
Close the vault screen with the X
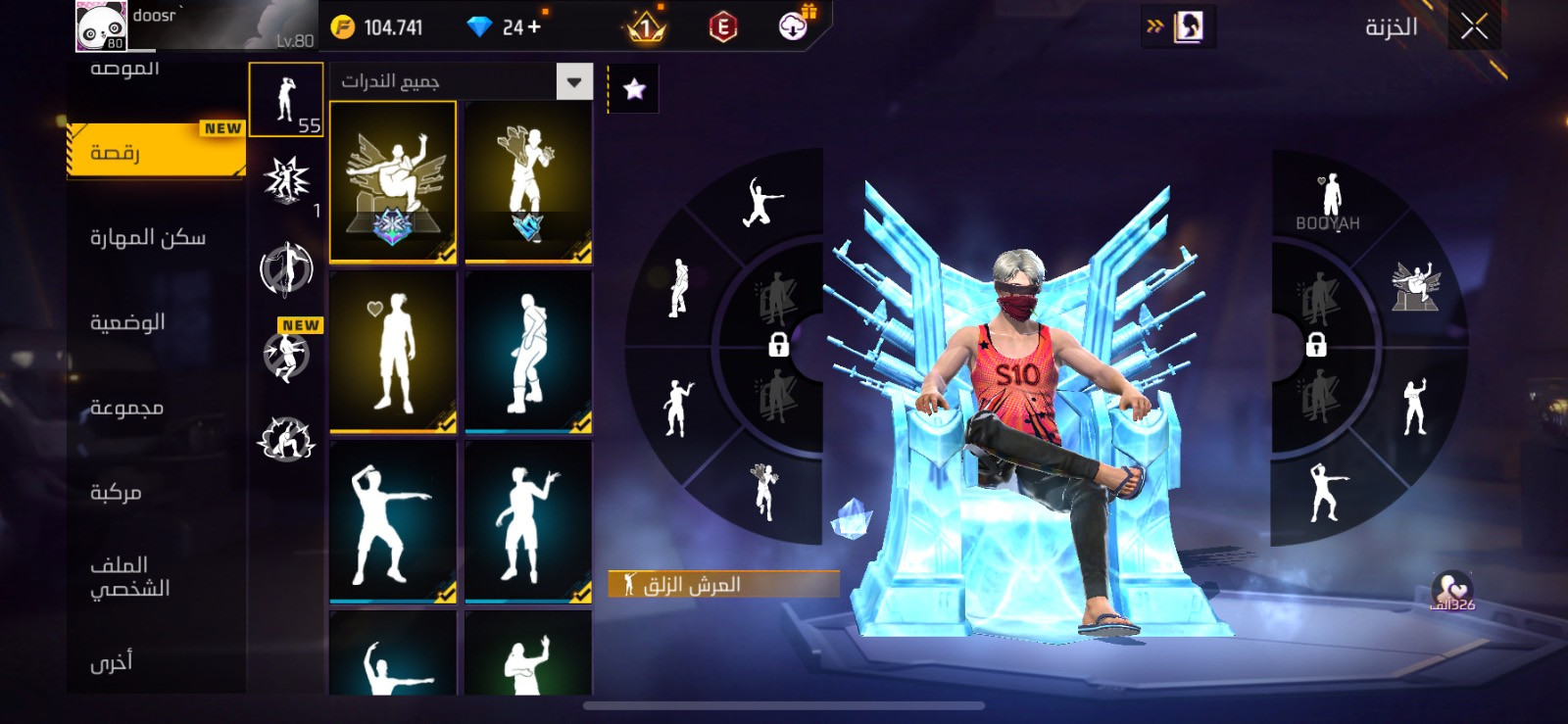(1474, 26)
